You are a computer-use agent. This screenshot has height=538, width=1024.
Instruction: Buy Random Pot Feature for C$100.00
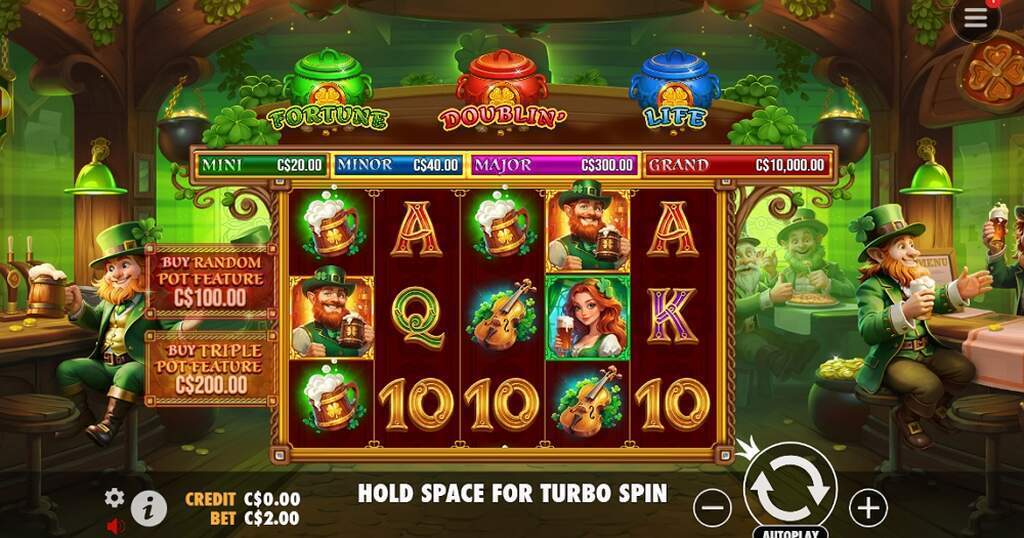pos(209,279)
